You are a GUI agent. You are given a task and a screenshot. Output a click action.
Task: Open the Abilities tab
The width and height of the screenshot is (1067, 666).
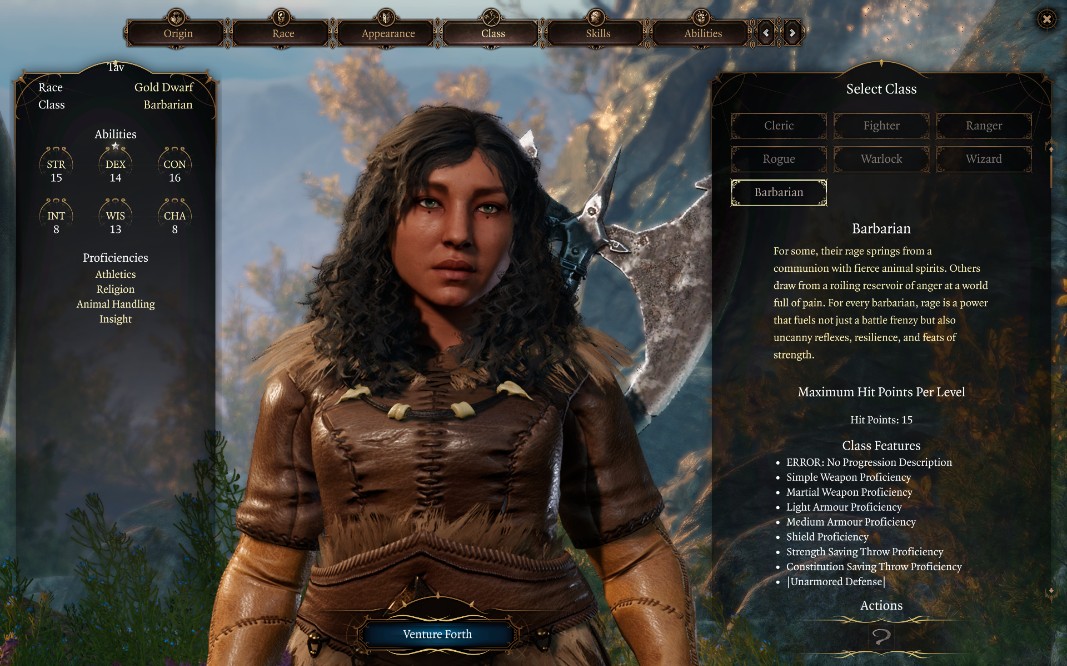[x=702, y=33]
